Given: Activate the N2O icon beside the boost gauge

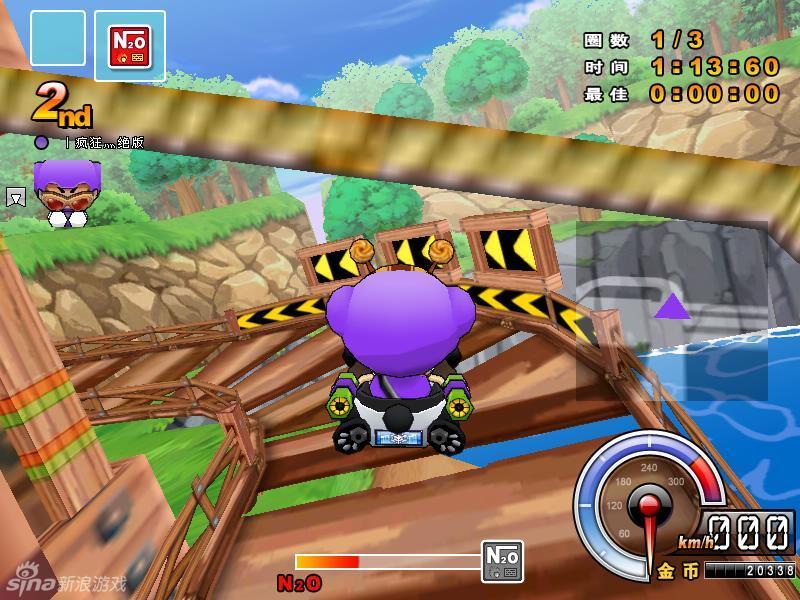Looking at the screenshot, I should point(502,561).
